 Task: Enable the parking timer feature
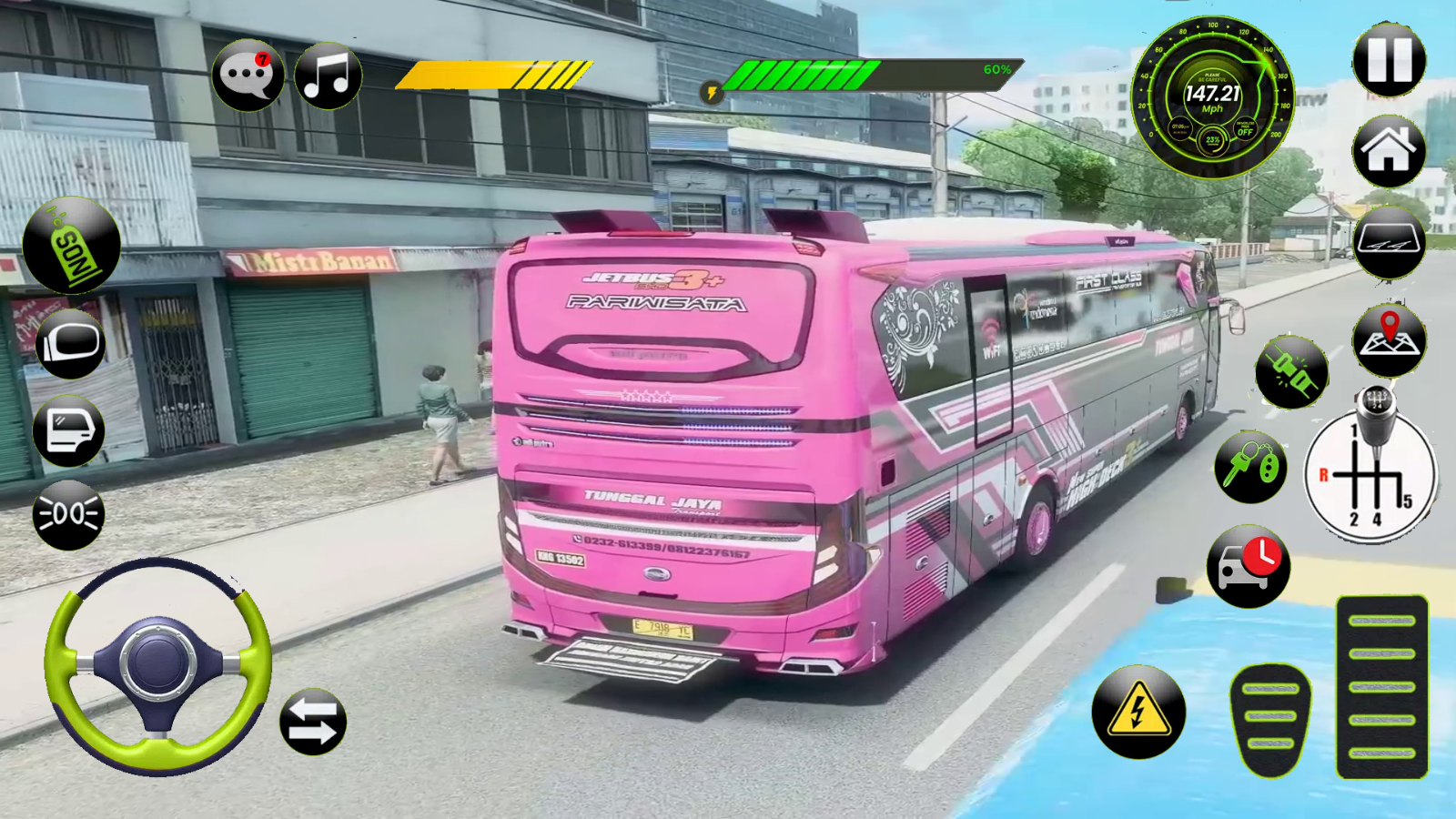click(x=1249, y=566)
